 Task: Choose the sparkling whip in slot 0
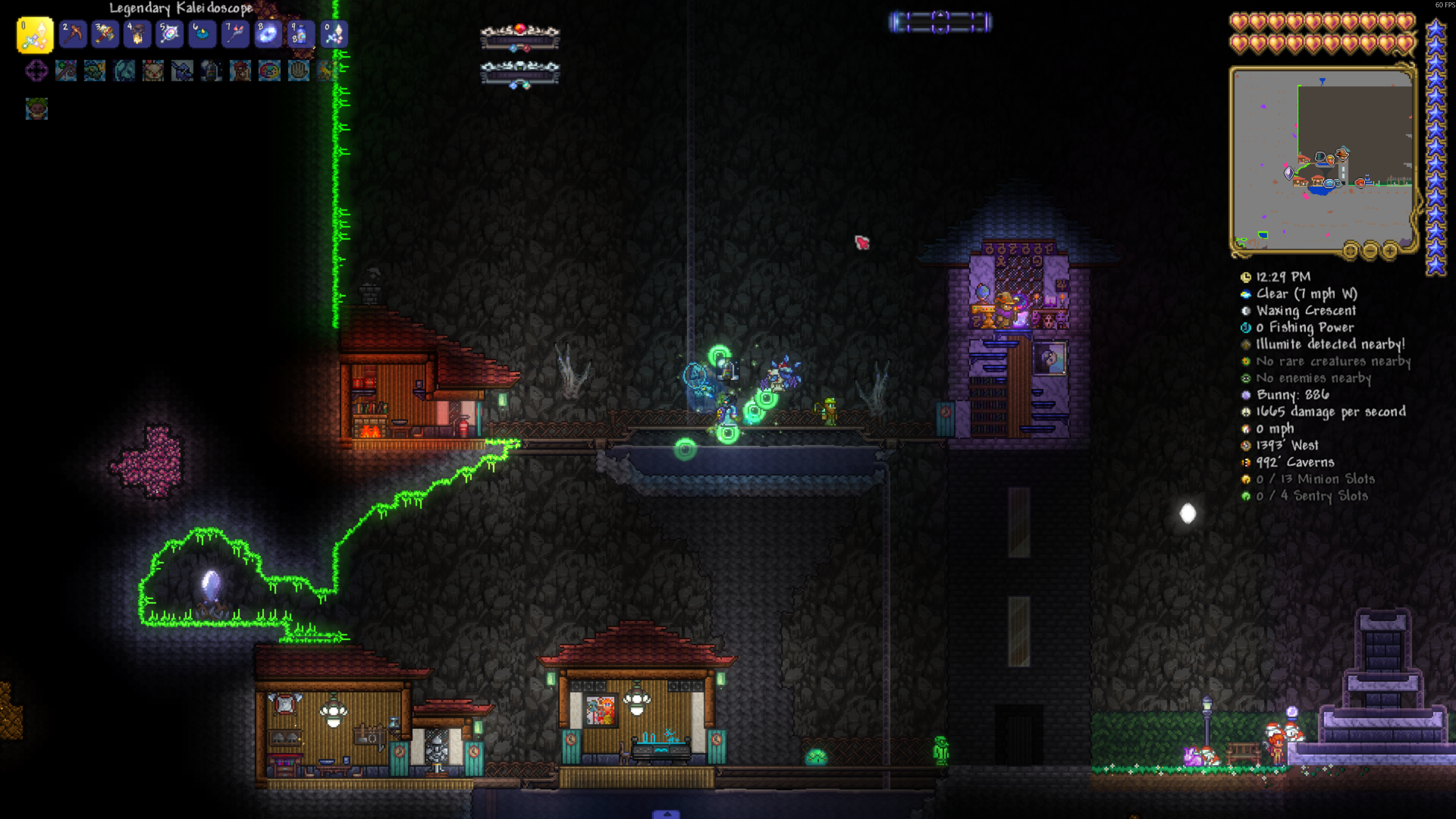tap(333, 35)
